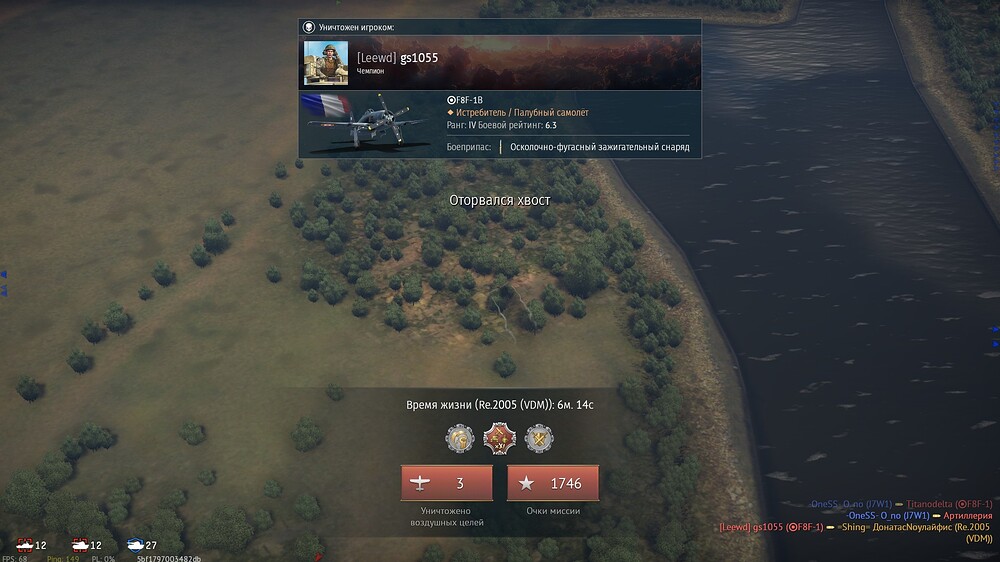
Task: Show the silver crossed-swords medal award
Action: (x=538, y=437)
